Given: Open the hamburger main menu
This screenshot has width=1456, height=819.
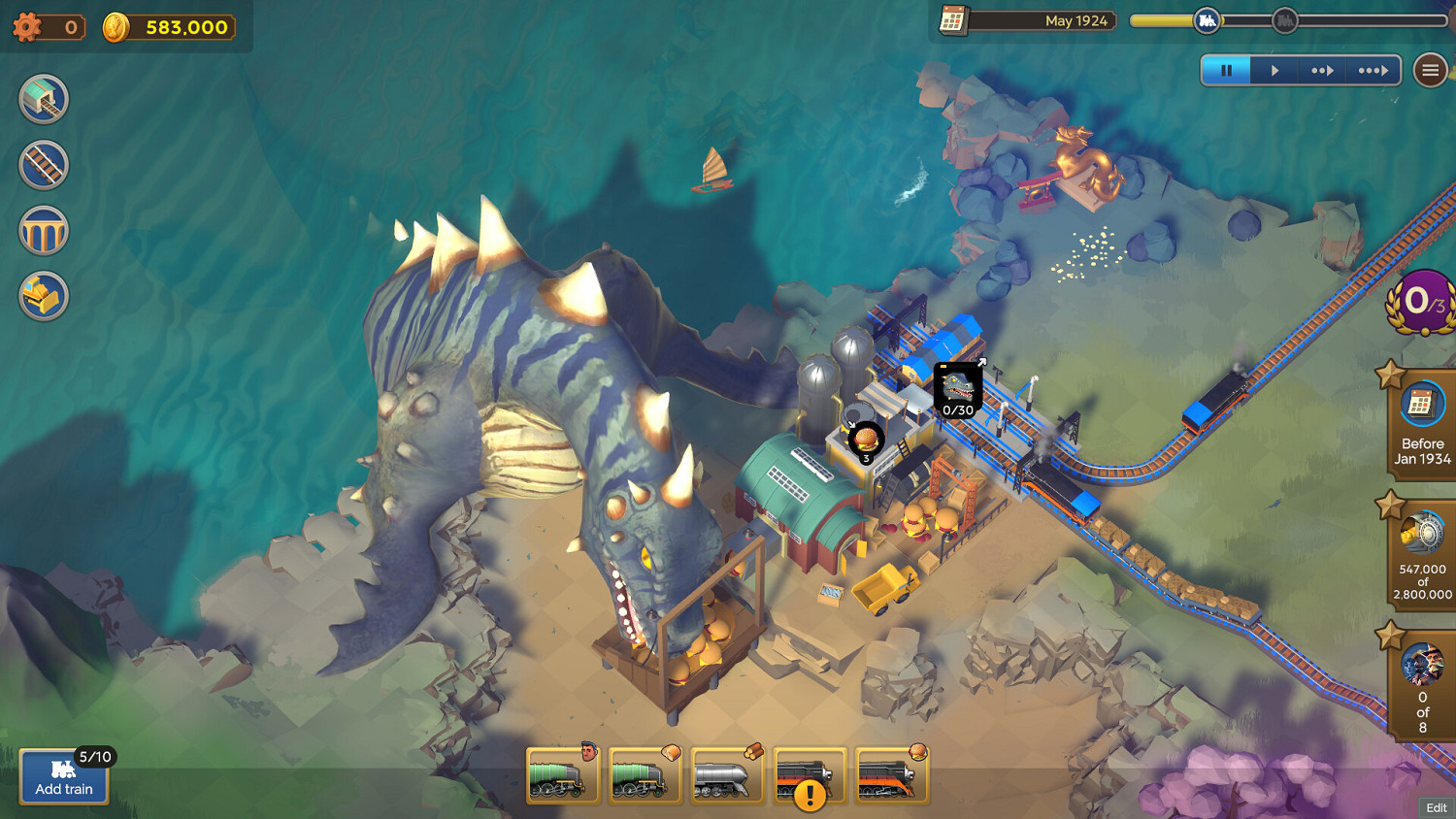Looking at the screenshot, I should [1430, 70].
